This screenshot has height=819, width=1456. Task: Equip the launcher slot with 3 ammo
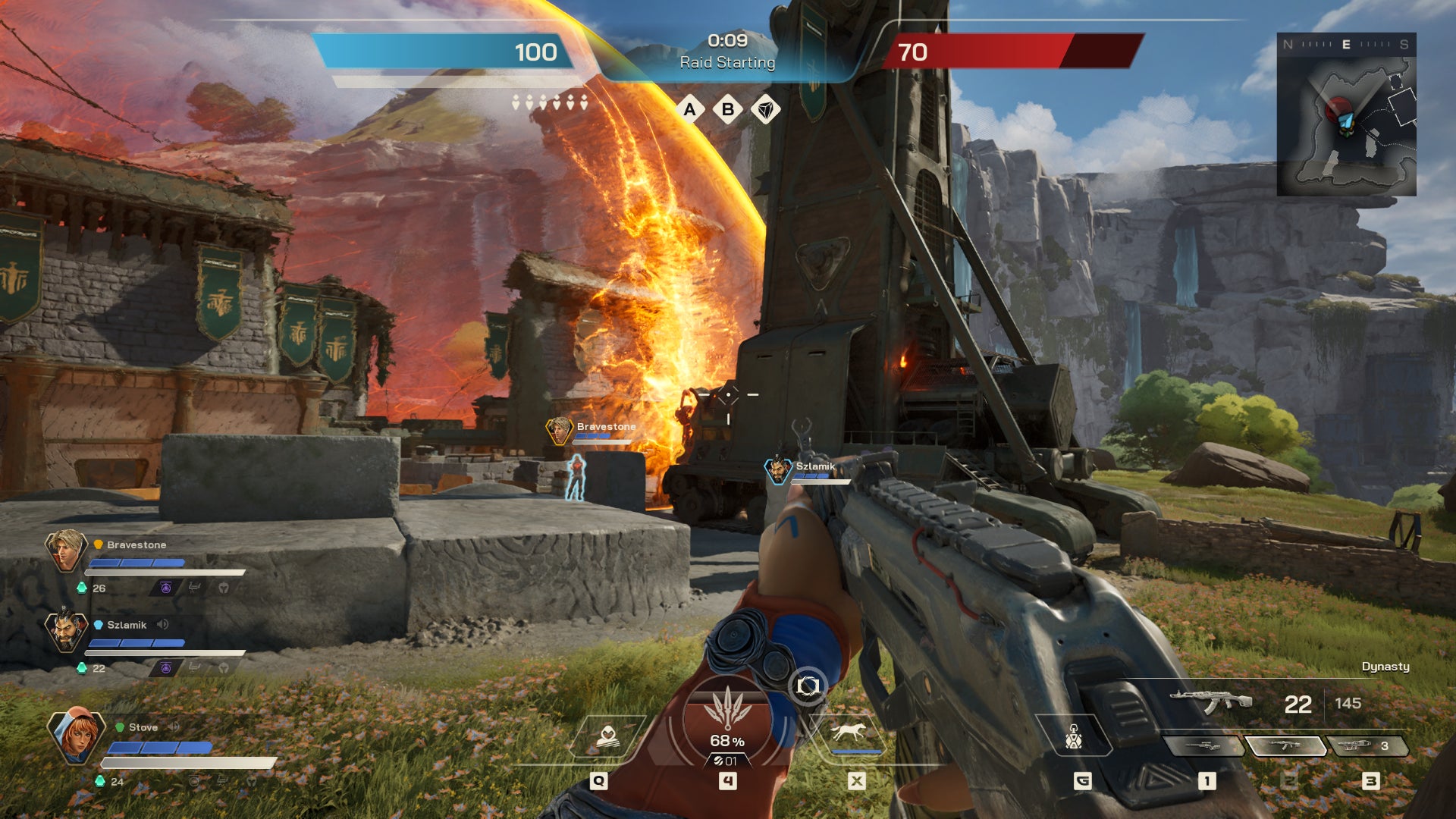pyautogui.click(x=1365, y=746)
